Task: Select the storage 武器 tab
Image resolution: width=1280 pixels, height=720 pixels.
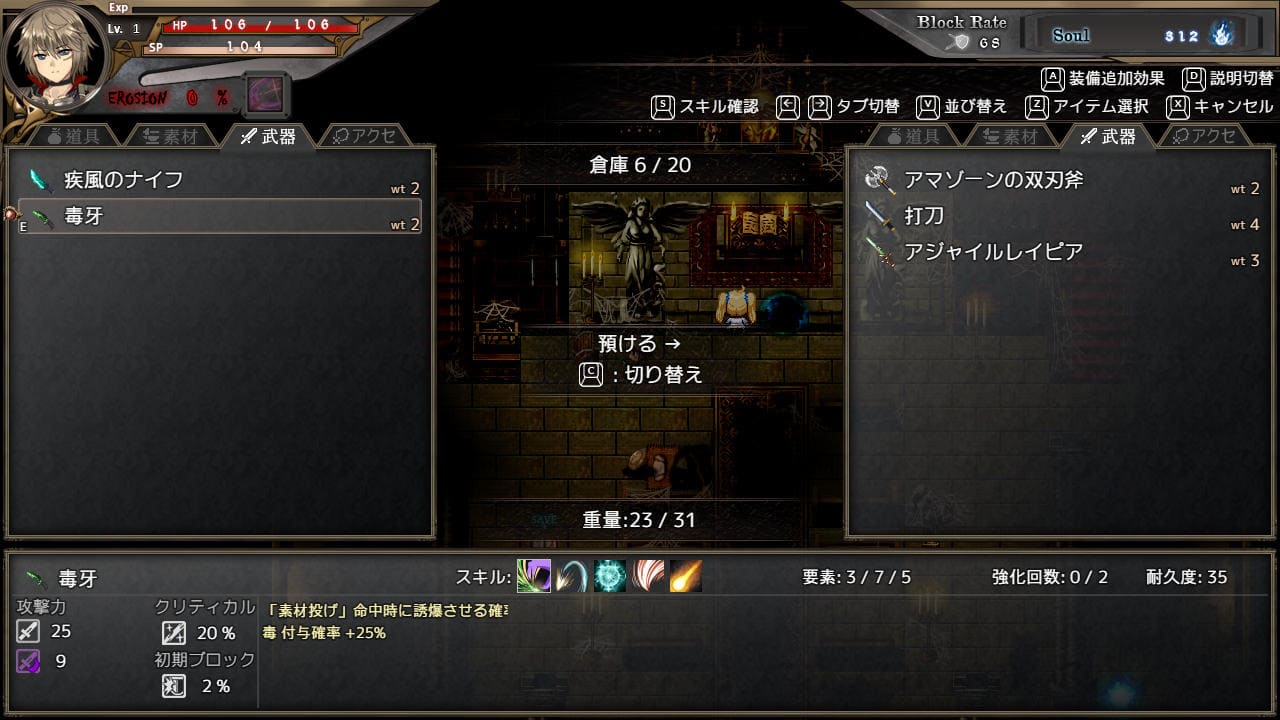Action: (x=1108, y=136)
